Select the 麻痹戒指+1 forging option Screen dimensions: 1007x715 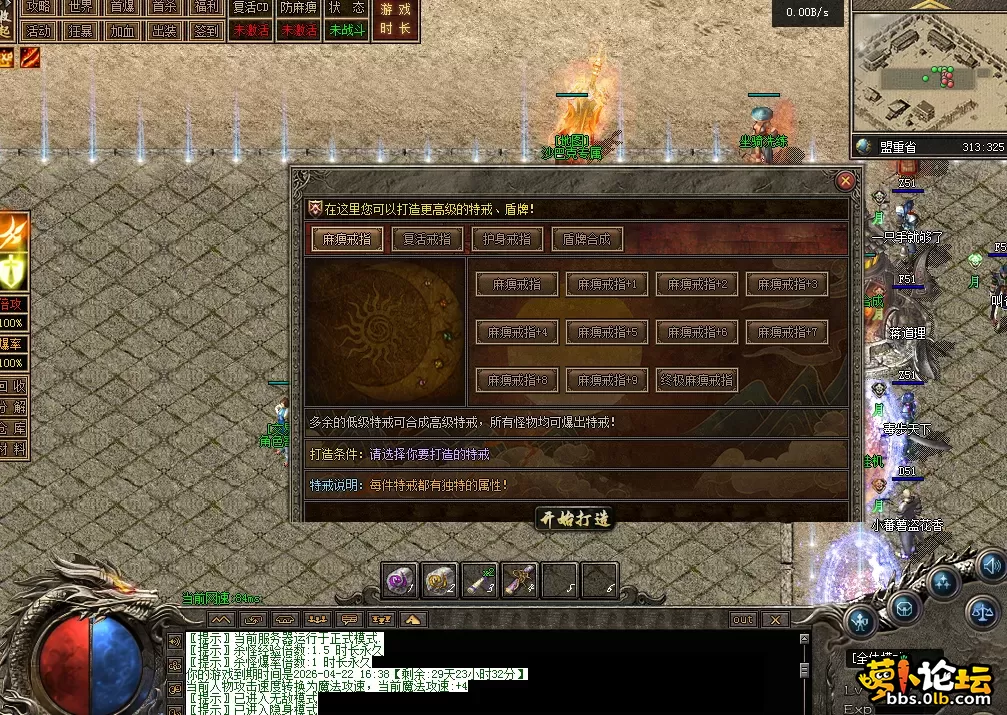[607, 284]
